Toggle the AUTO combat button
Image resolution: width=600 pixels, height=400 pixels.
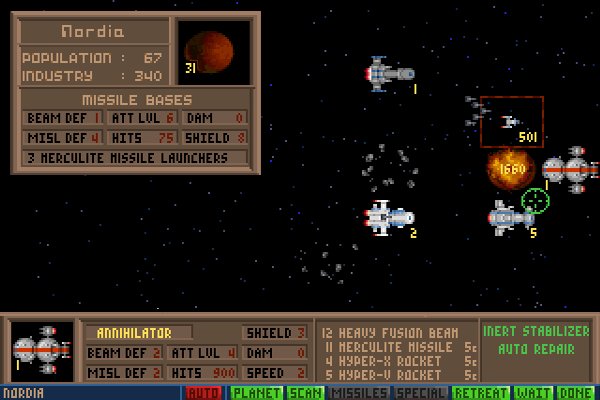(204, 393)
